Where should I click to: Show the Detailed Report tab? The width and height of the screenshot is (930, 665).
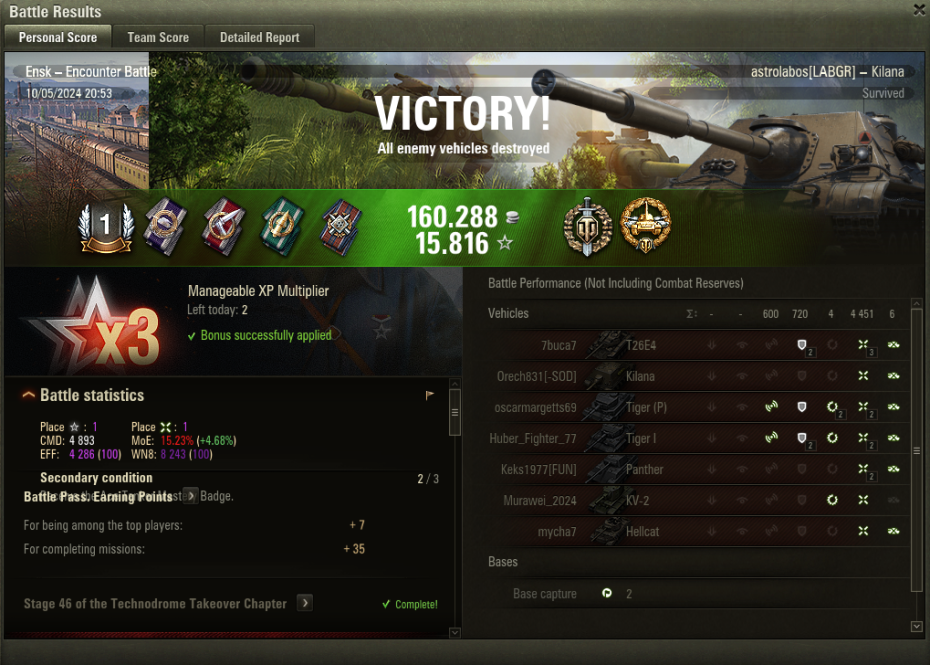point(260,37)
